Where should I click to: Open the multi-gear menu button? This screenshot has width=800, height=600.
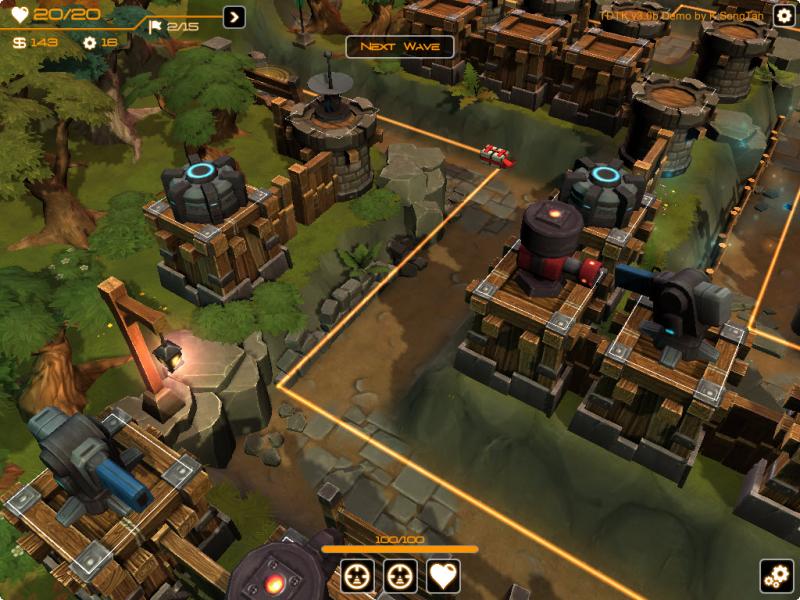pos(776,576)
